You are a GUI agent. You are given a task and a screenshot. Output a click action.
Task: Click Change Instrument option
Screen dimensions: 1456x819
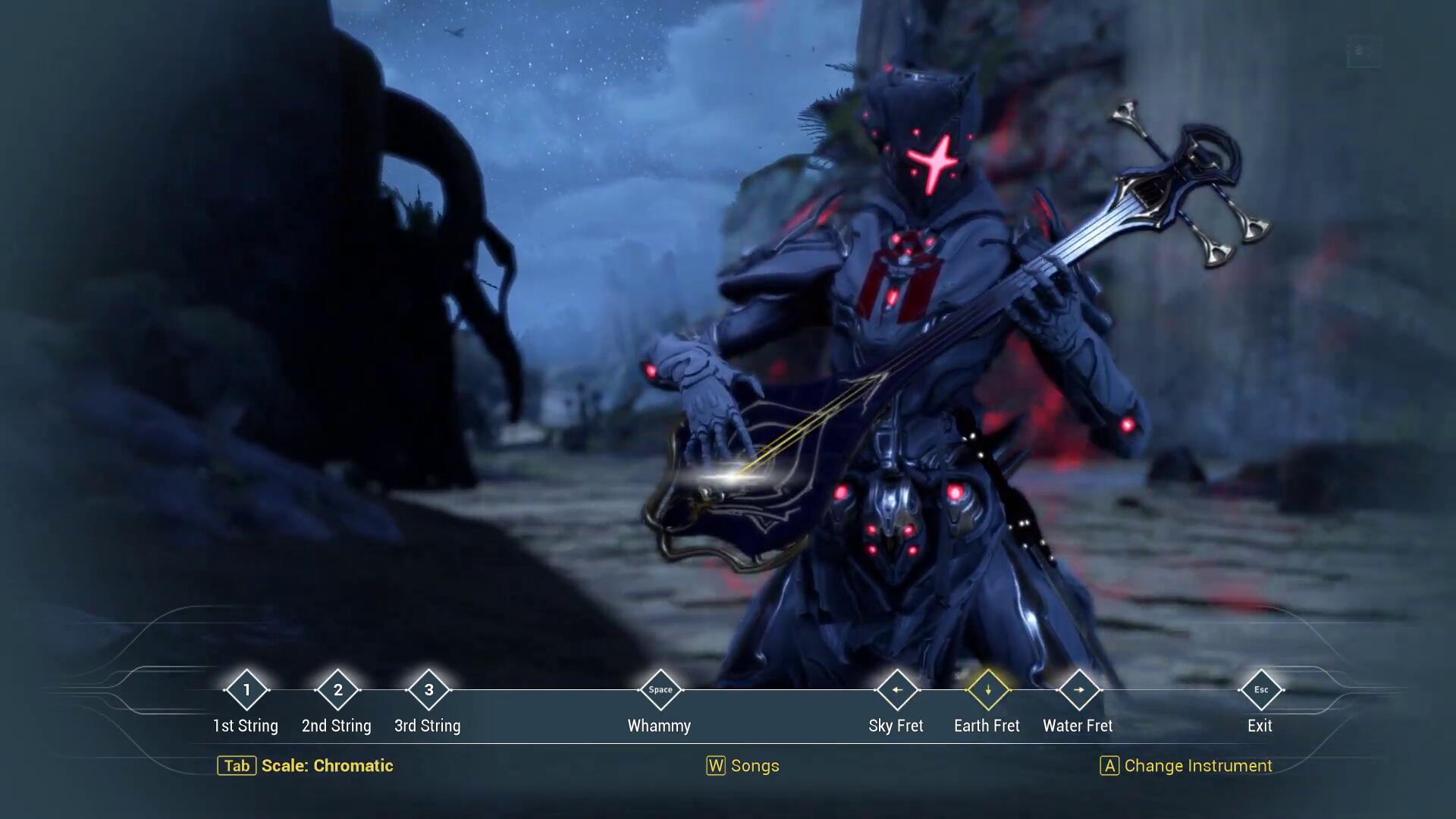click(1186, 766)
